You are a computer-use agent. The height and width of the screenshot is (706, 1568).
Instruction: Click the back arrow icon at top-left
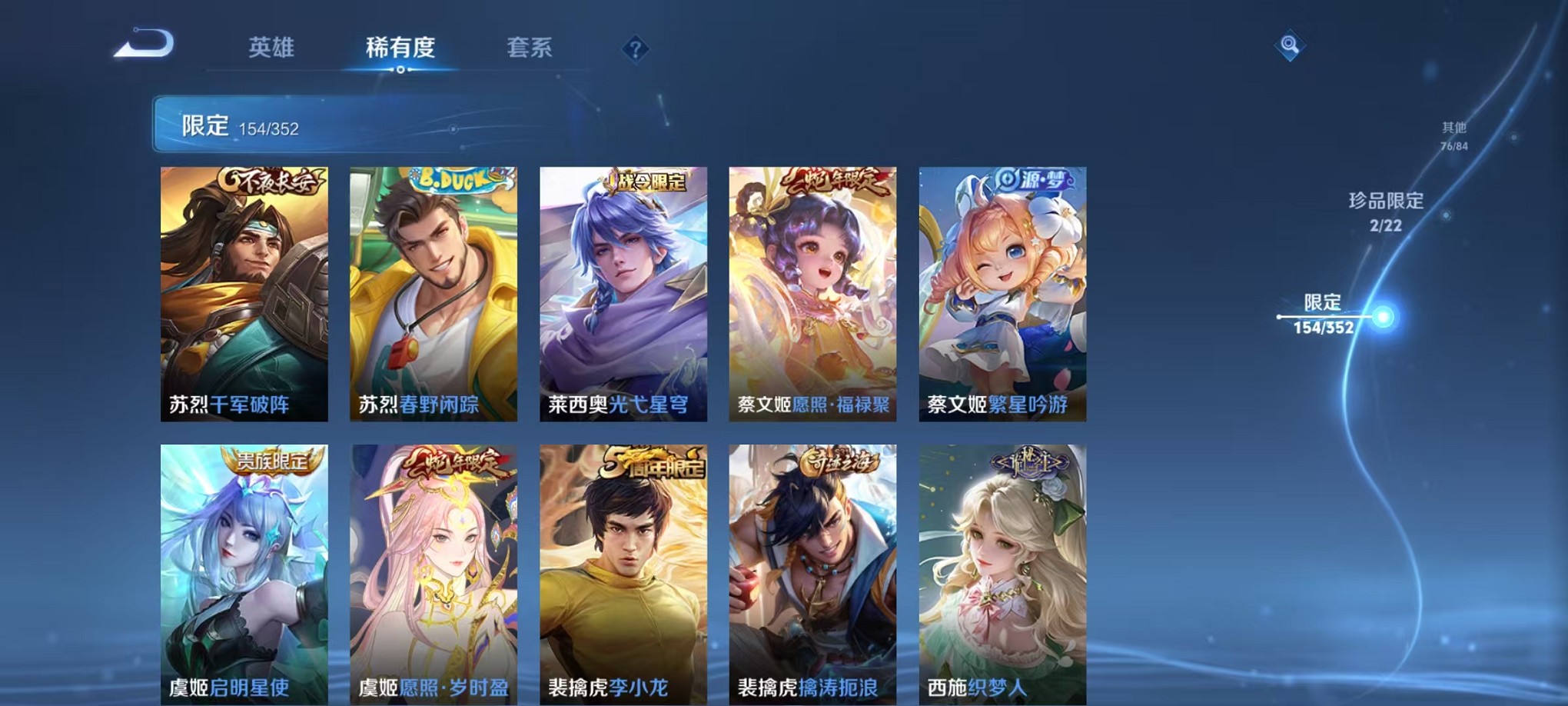(x=145, y=44)
